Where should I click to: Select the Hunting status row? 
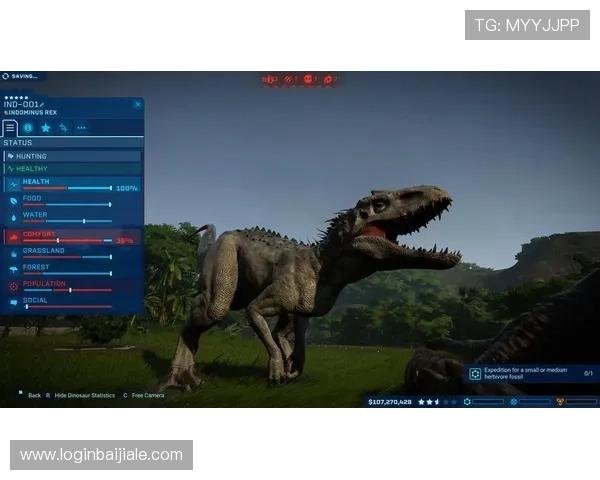pos(72,156)
